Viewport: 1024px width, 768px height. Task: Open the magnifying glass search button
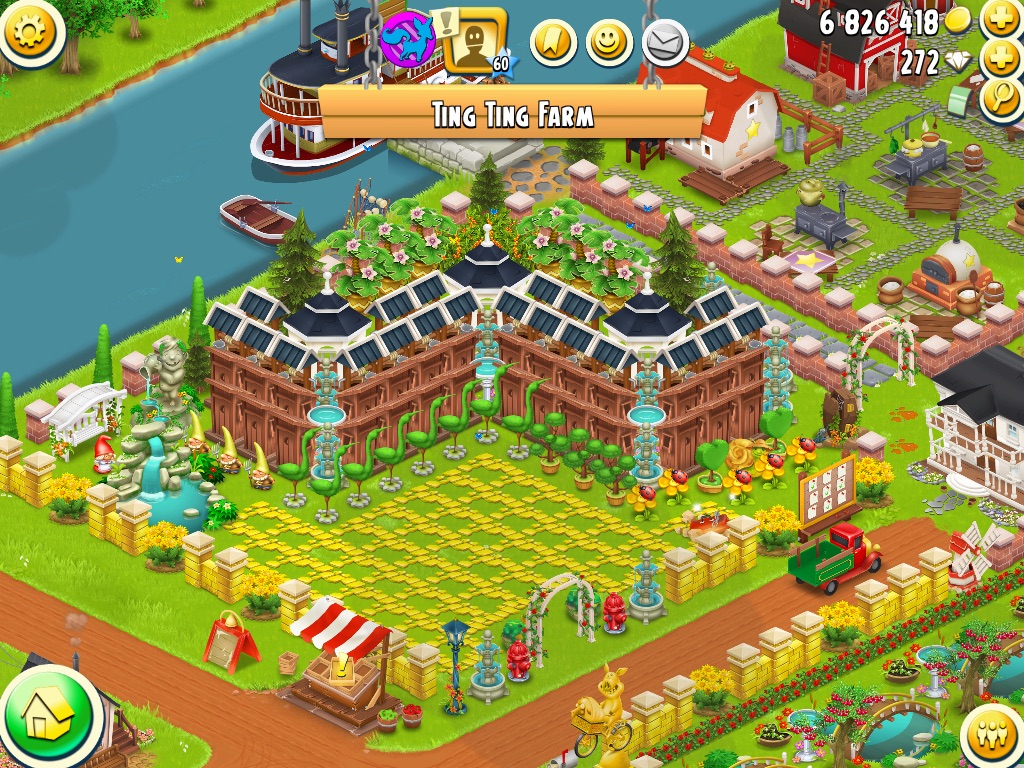coord(1000,100)
